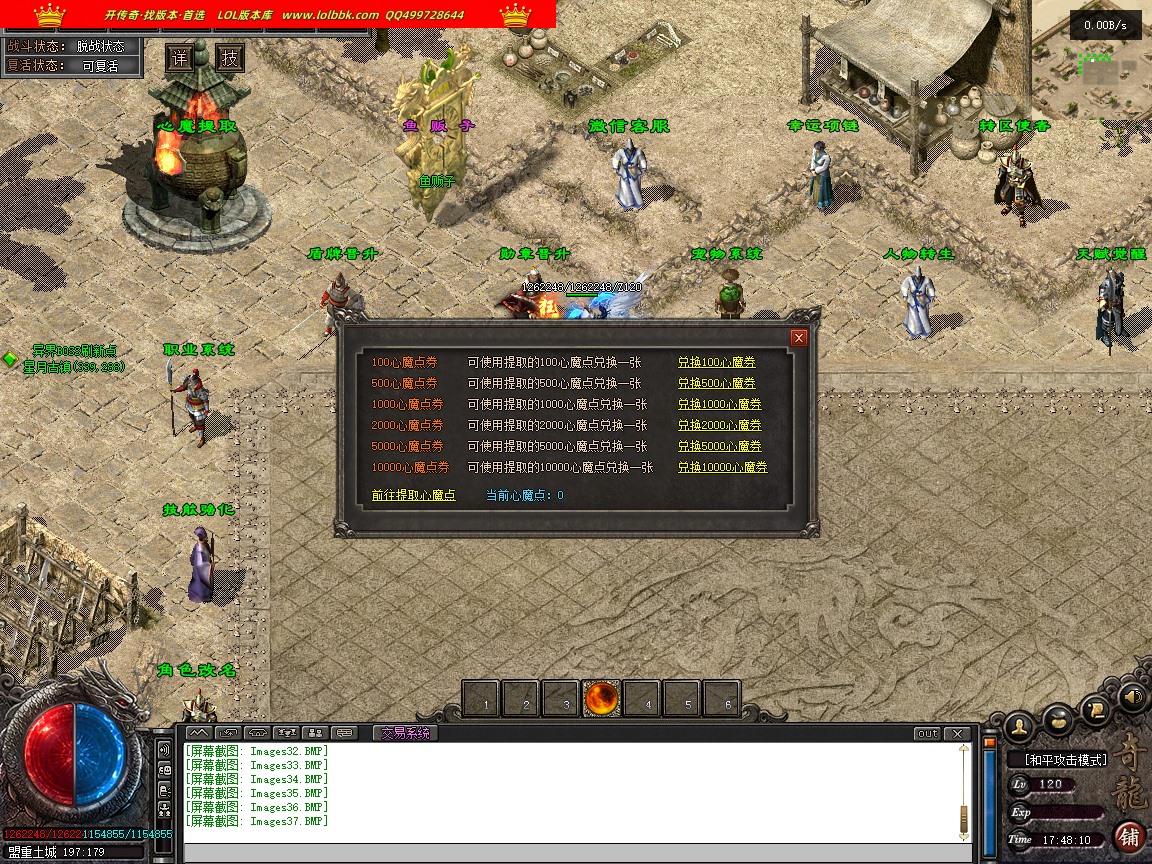
Task: Click the 兑换500心魔券 link
Action: click(x=716, y=383)
